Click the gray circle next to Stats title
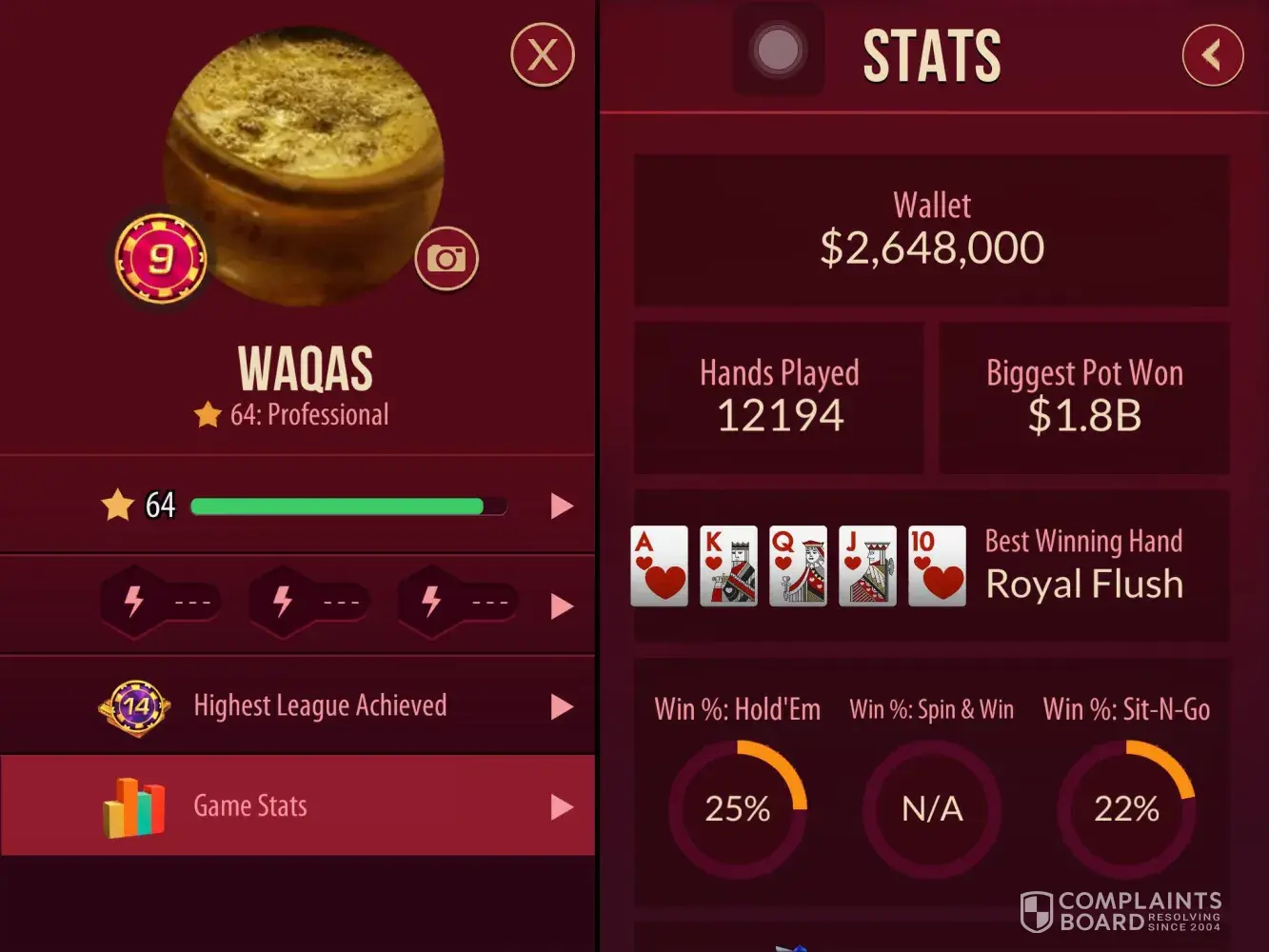 [778, 50]
